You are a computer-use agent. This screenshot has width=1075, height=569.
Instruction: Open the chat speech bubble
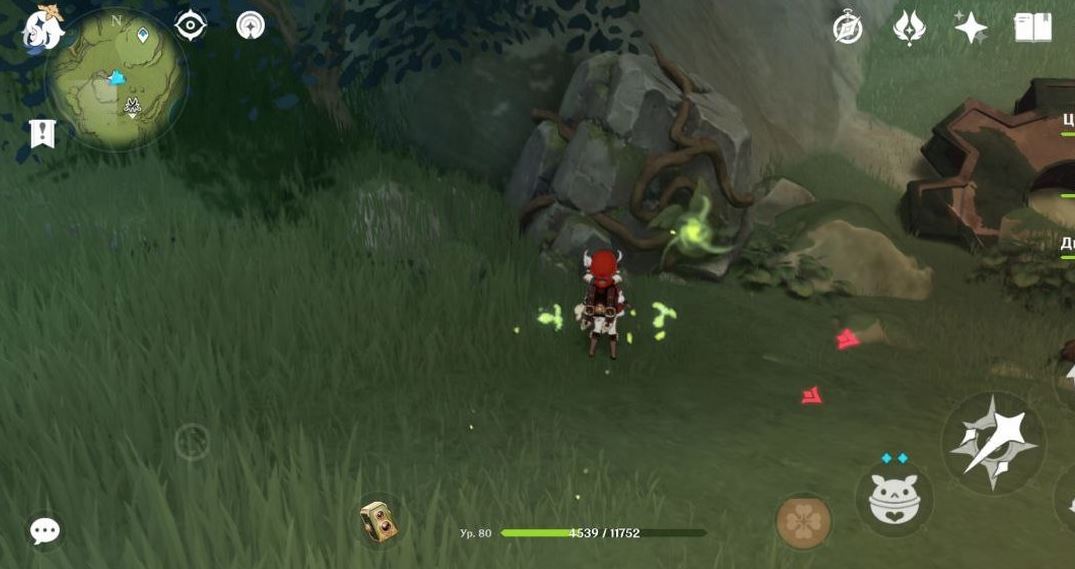[x=45, y=531]
